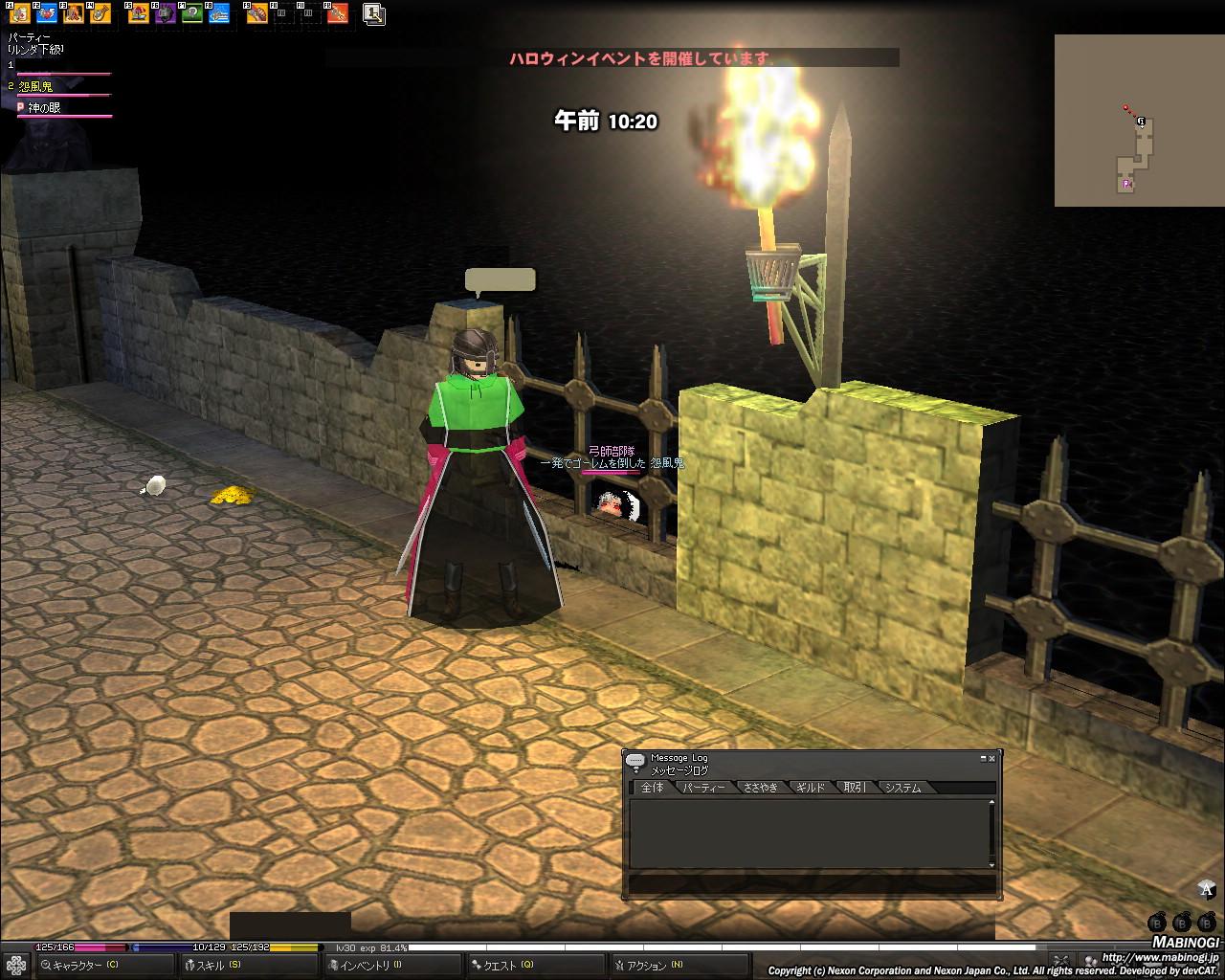Select the ささやき (Whisper) log tab

(x=761, y=788)
